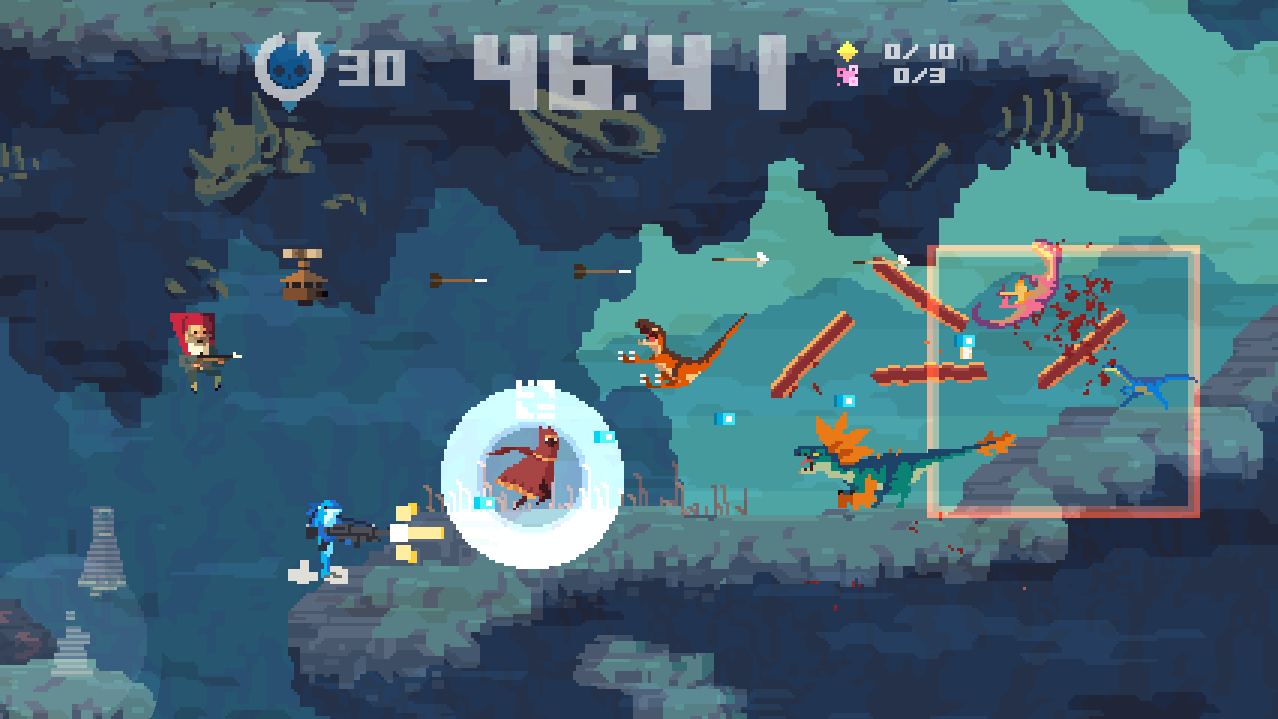
Task: Click the blue skull time-out icon
Action: point(289,68)
